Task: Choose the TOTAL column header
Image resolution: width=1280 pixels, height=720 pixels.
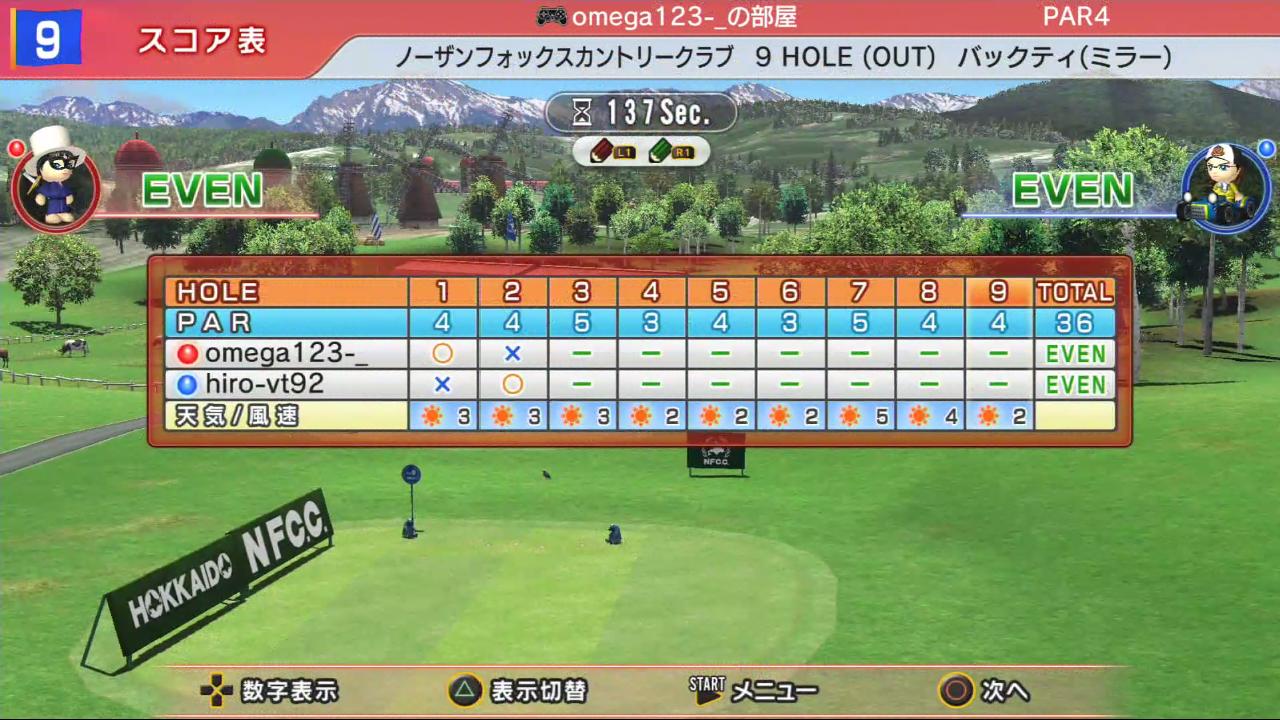Action: (x=1075, y=292)
